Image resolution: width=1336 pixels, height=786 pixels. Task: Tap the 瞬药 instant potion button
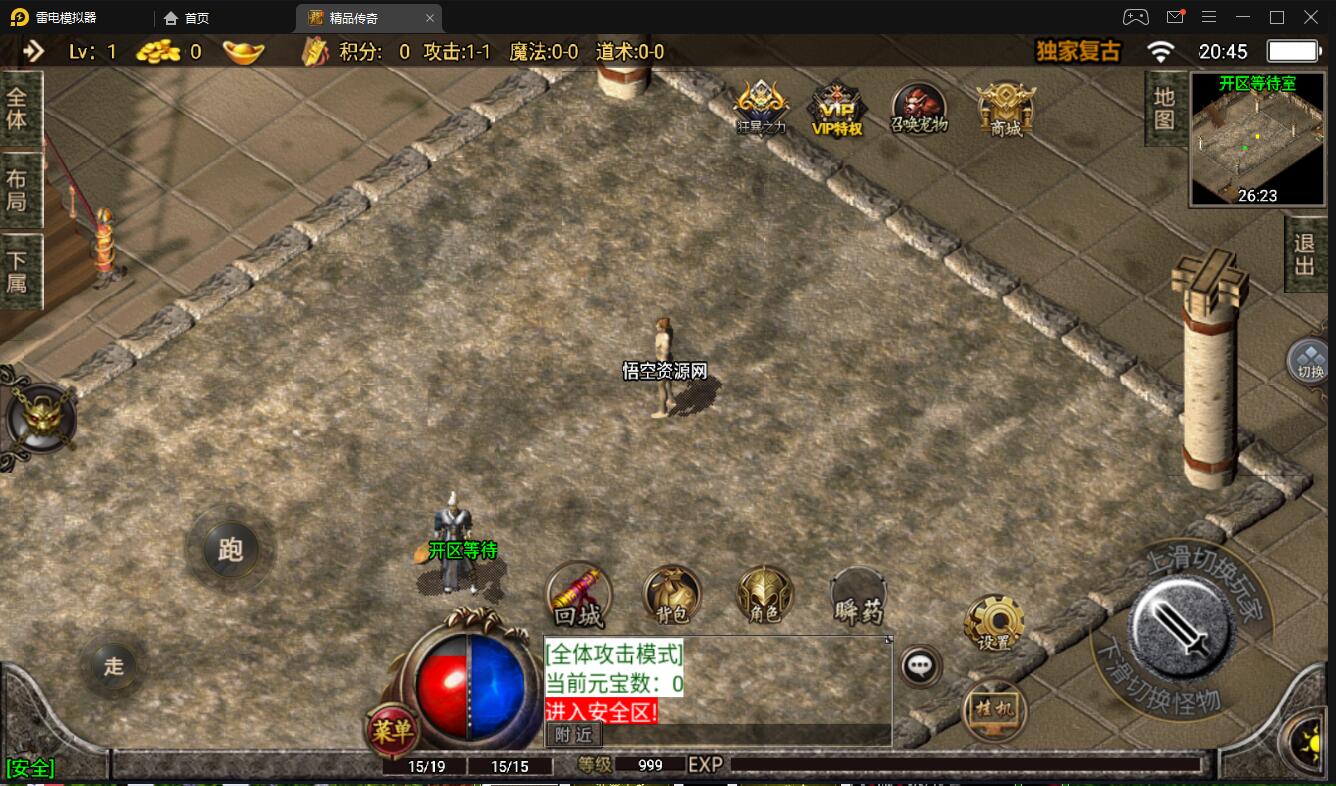pyautogui.click(x=858, y=597)
